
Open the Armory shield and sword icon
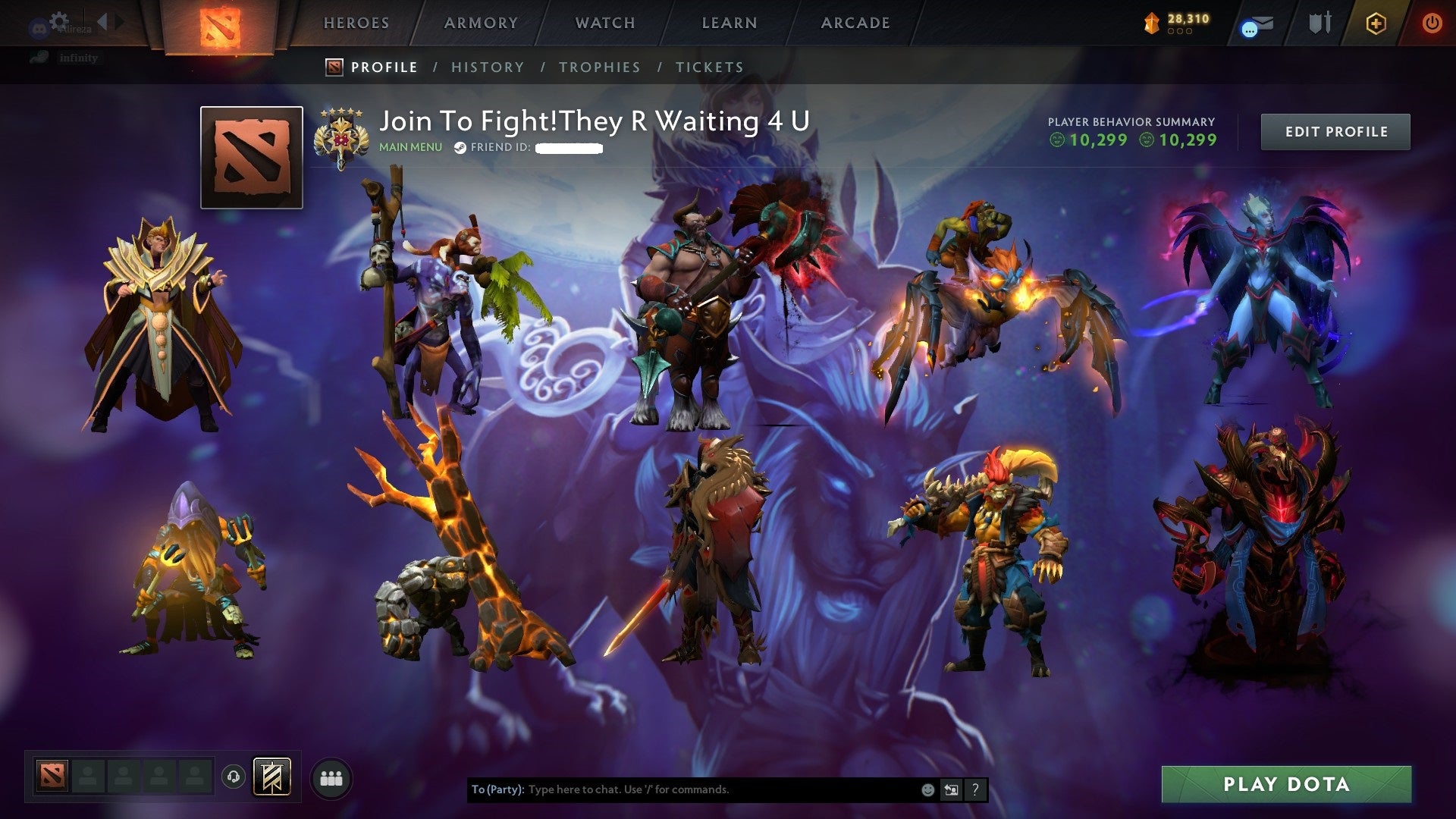coord(1319,23)
